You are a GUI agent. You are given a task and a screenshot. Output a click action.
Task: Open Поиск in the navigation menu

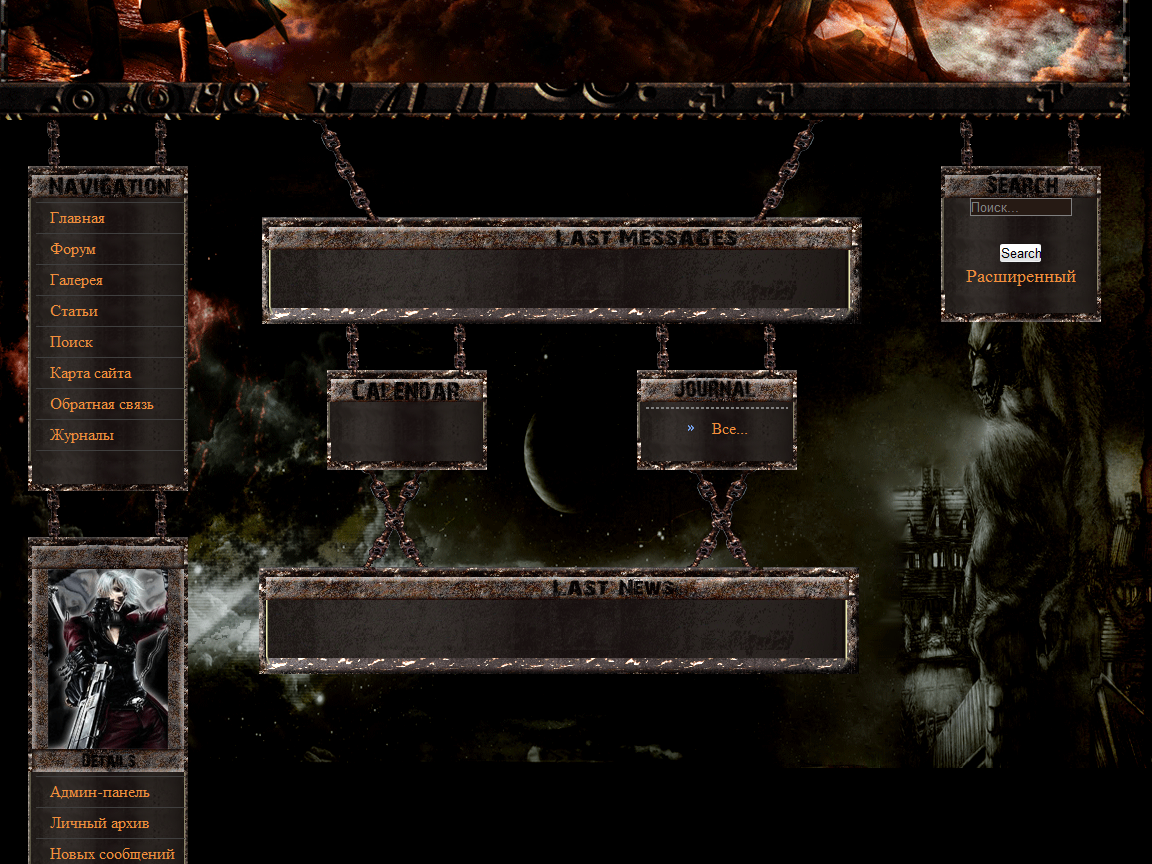[x=71, y=342]
